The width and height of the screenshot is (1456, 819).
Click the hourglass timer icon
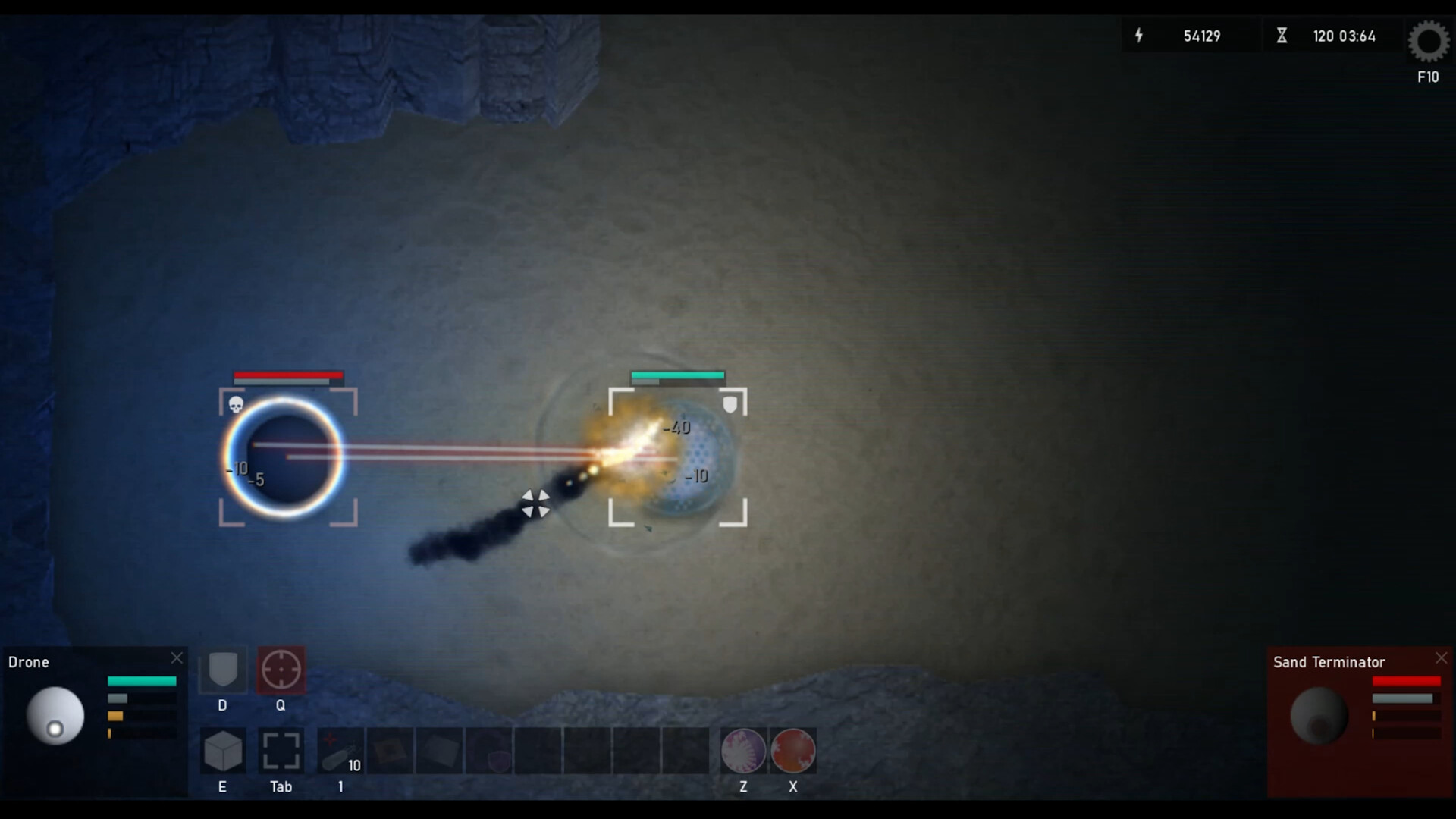(x=1282, y=35)
